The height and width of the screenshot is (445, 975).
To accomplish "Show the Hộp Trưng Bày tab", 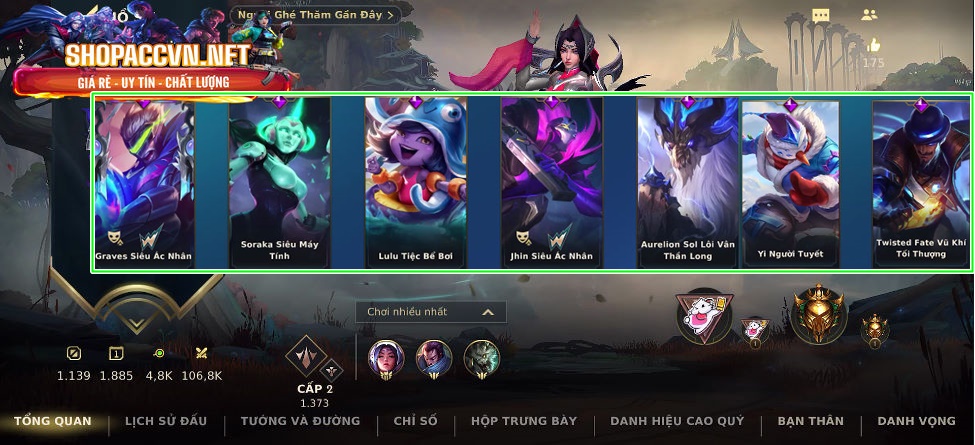I will click(523, 421).
